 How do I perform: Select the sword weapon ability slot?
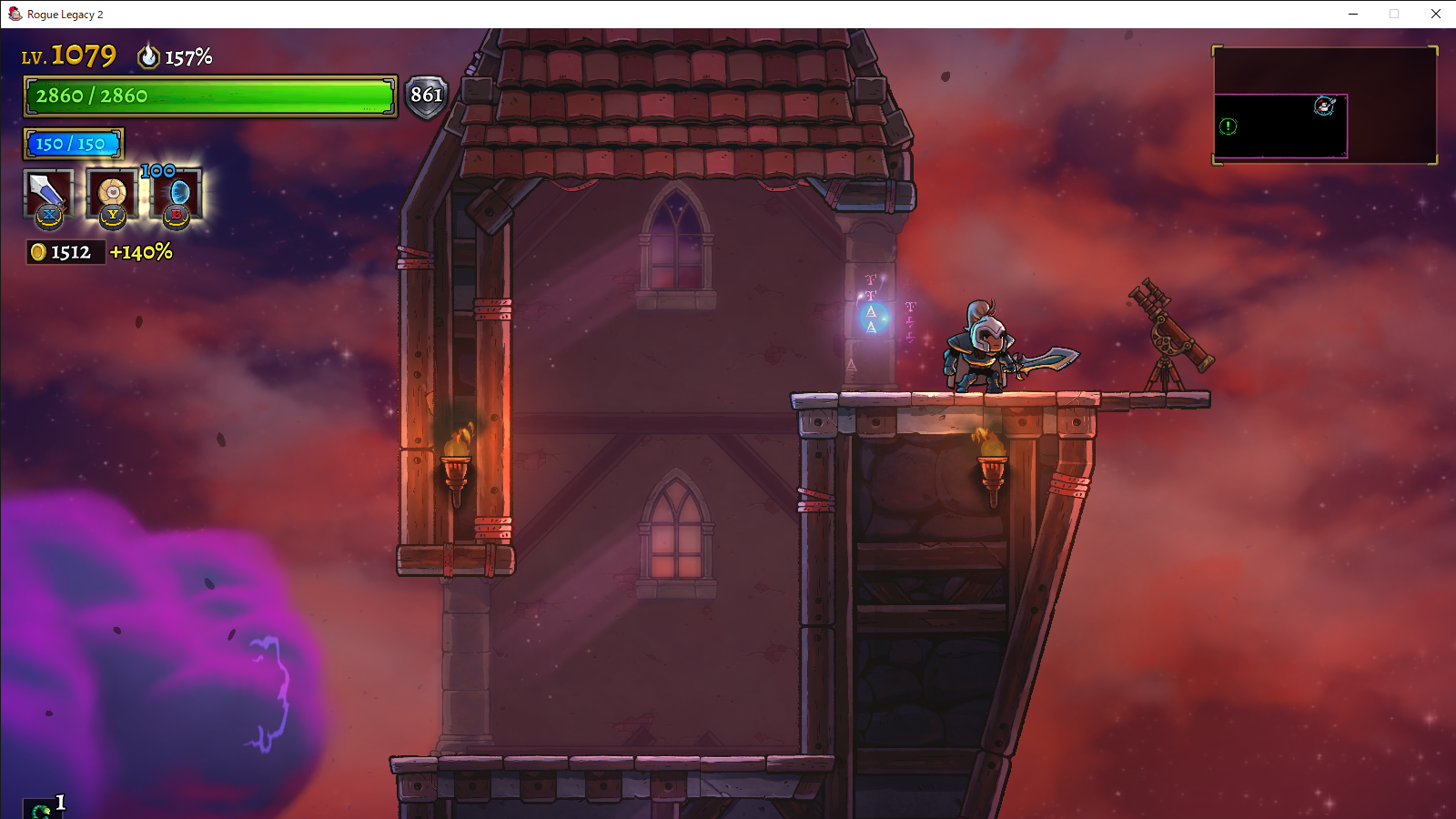[x=47, y=193]
